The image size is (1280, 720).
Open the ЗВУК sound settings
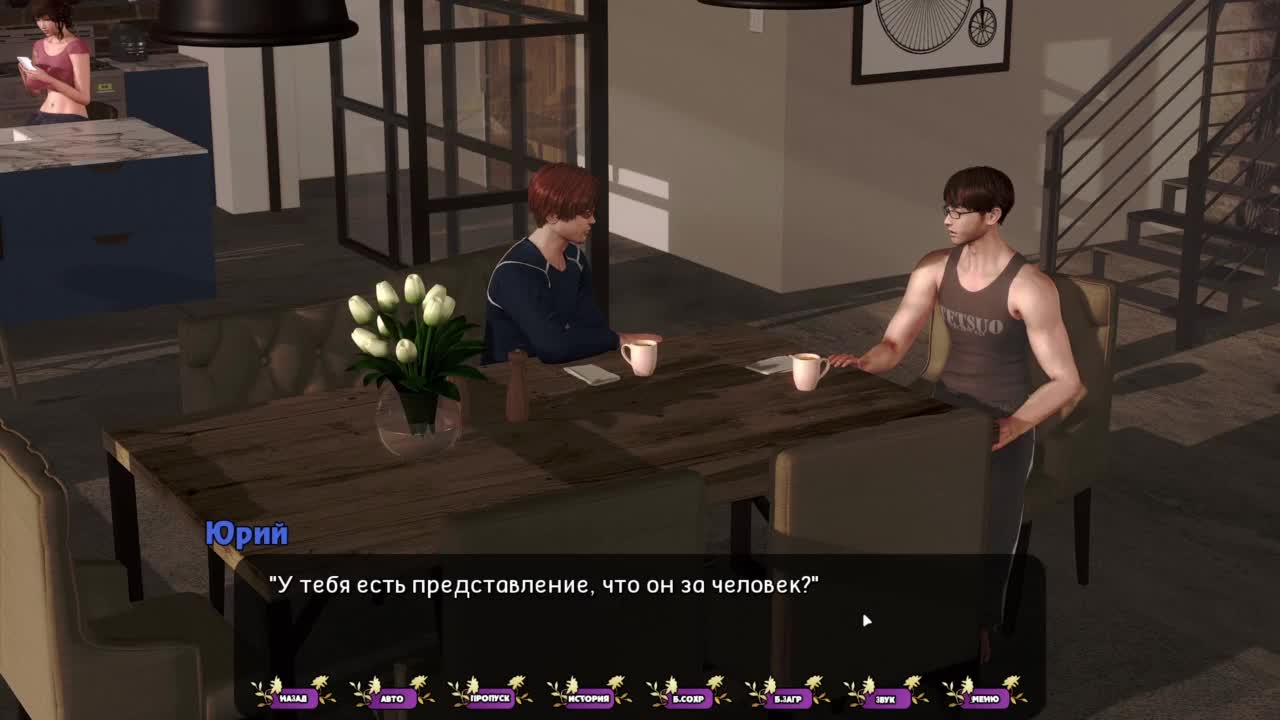[x=886, y=698]
